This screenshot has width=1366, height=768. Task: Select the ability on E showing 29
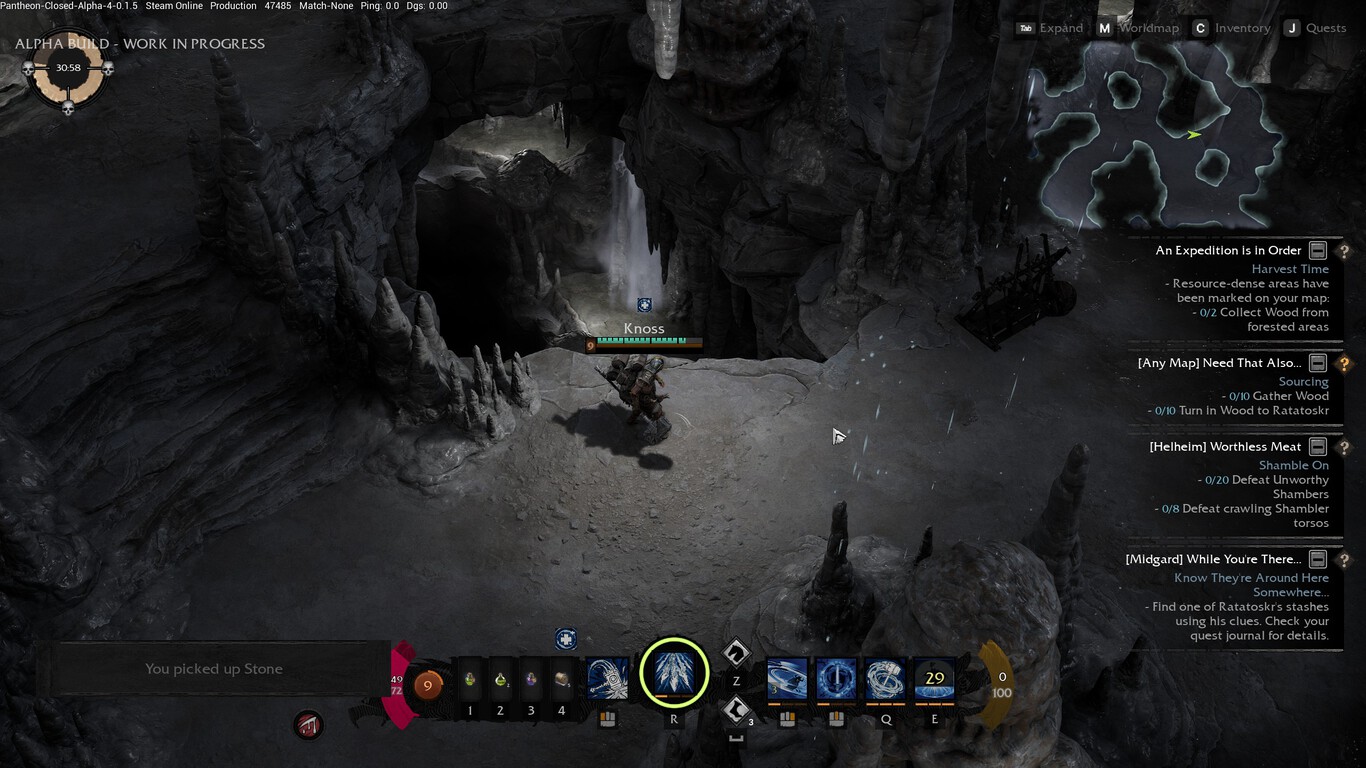934,679
